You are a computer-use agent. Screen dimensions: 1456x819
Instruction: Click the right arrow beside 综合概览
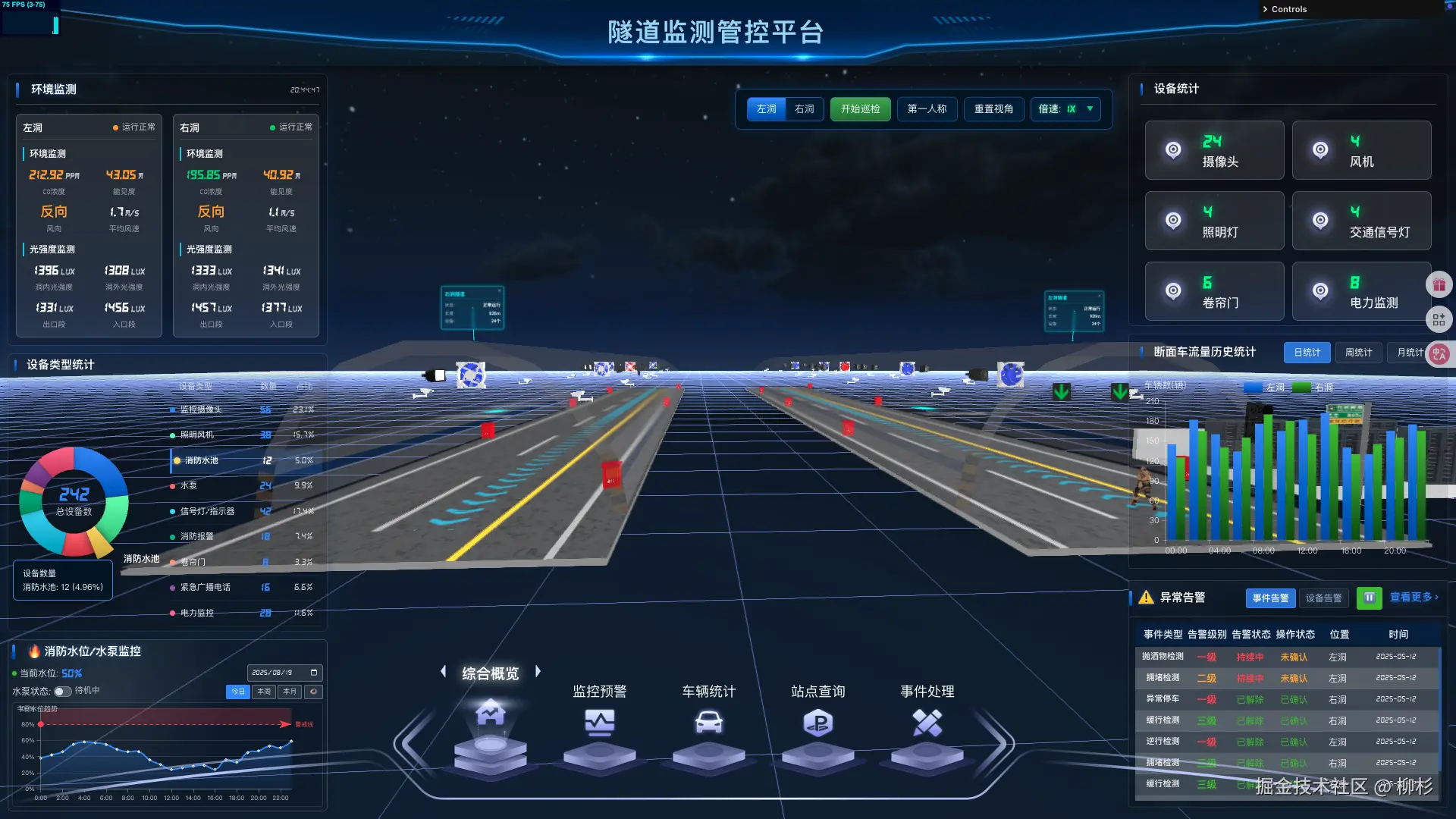tap(538, 671)
